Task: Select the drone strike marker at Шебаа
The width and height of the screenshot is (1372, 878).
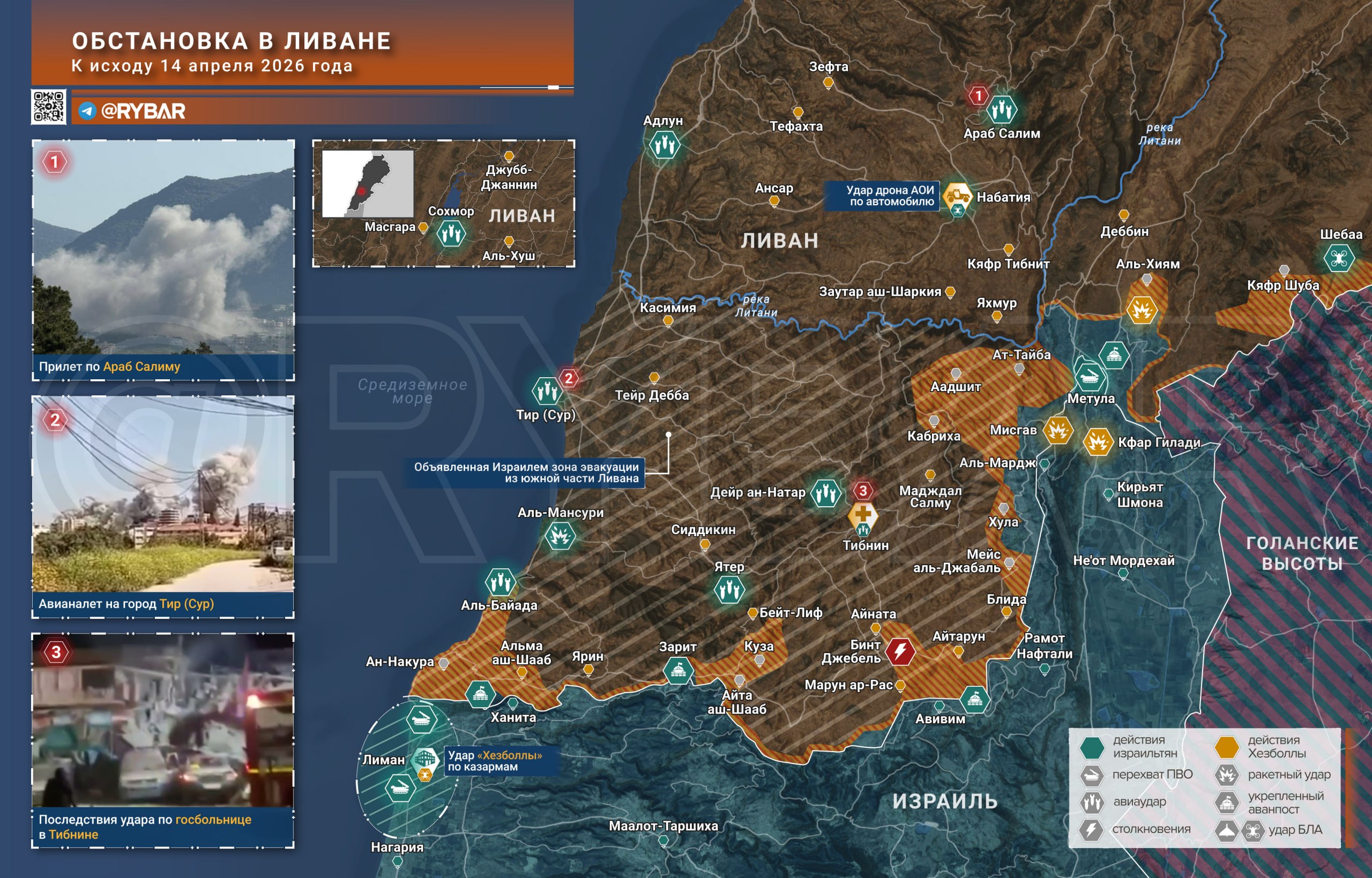Action: coord(1339,258)
